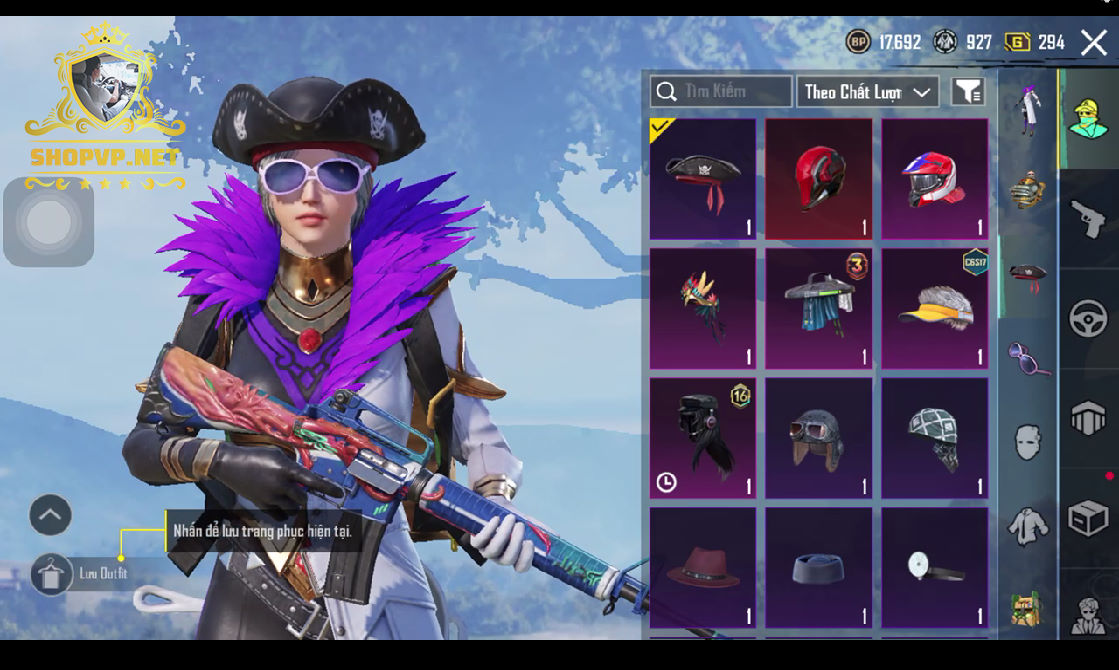Select the white head mirror headband
The height and width of the screenshot is (670, 1119).
[934, 567]
